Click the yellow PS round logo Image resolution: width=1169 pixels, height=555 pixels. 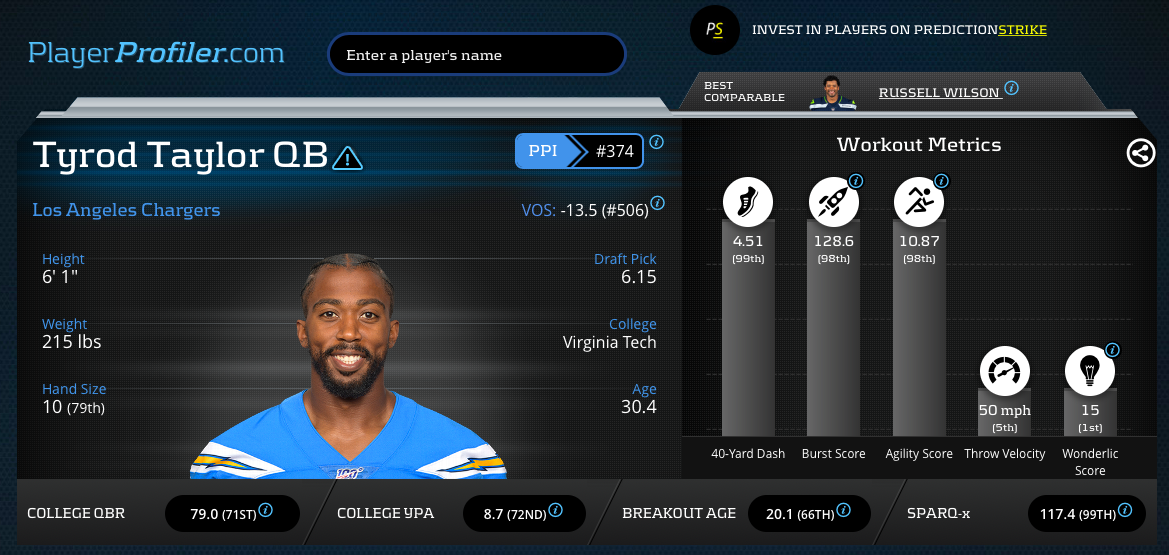point(714,30)
